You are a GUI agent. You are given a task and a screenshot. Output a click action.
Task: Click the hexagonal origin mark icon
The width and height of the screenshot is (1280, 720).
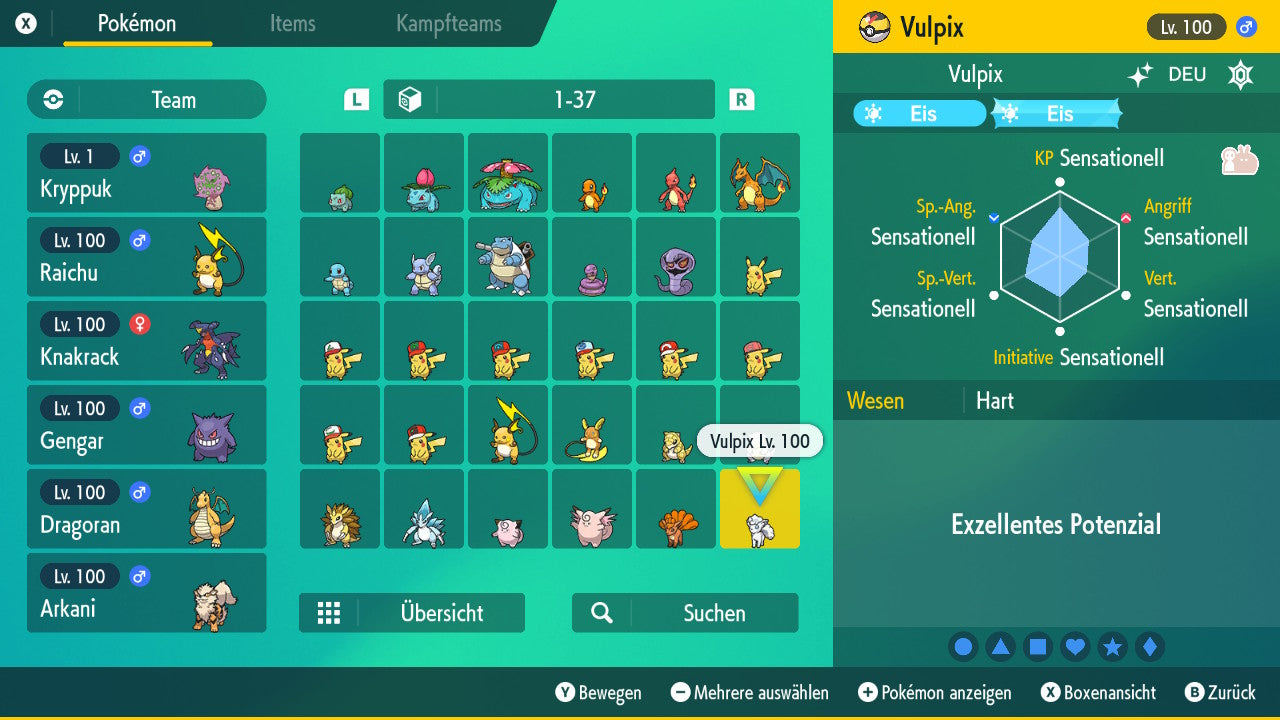coord(1240,75)
